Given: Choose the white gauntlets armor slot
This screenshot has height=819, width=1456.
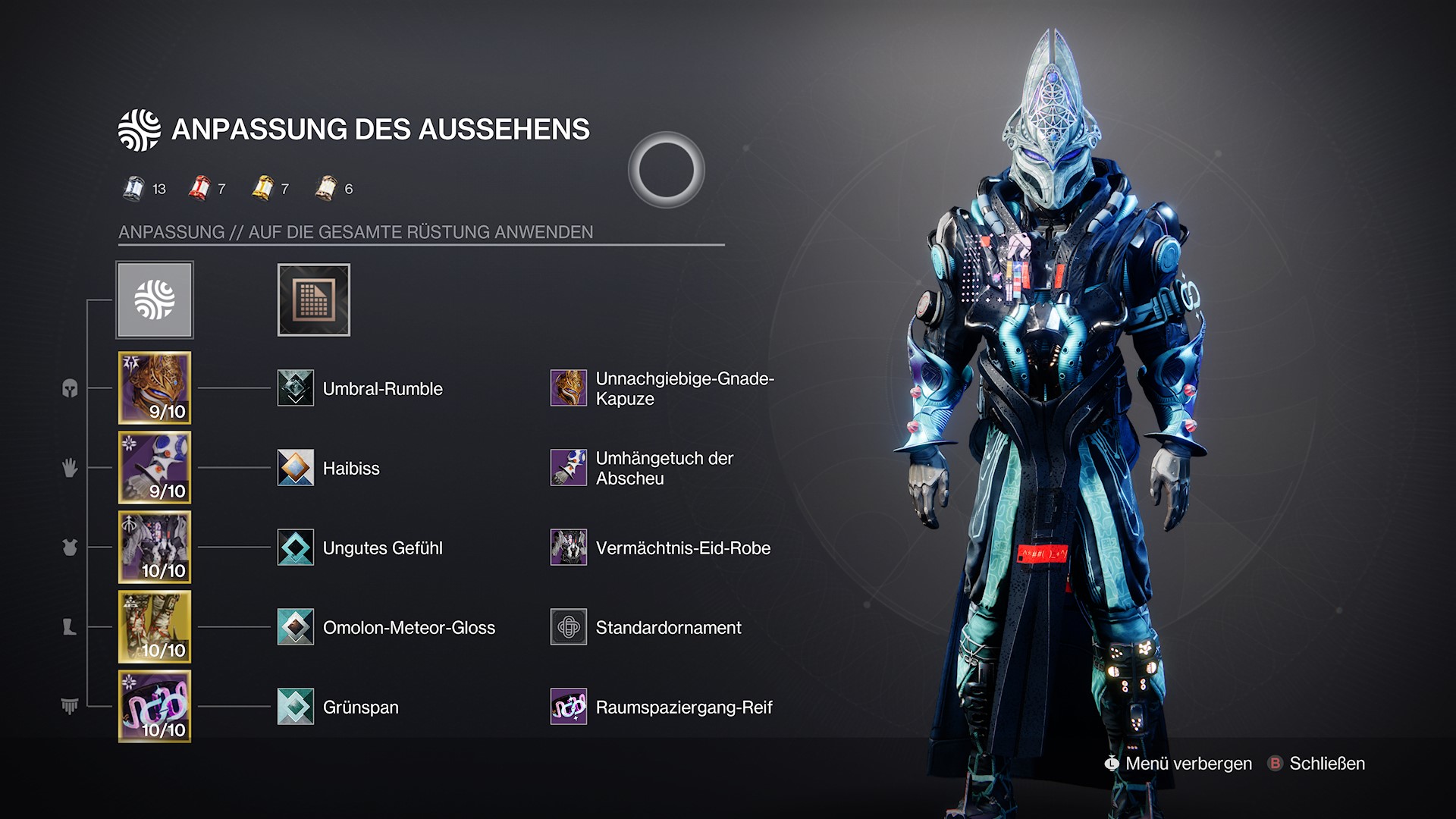Looking at the screenshot, I should 155,467.
